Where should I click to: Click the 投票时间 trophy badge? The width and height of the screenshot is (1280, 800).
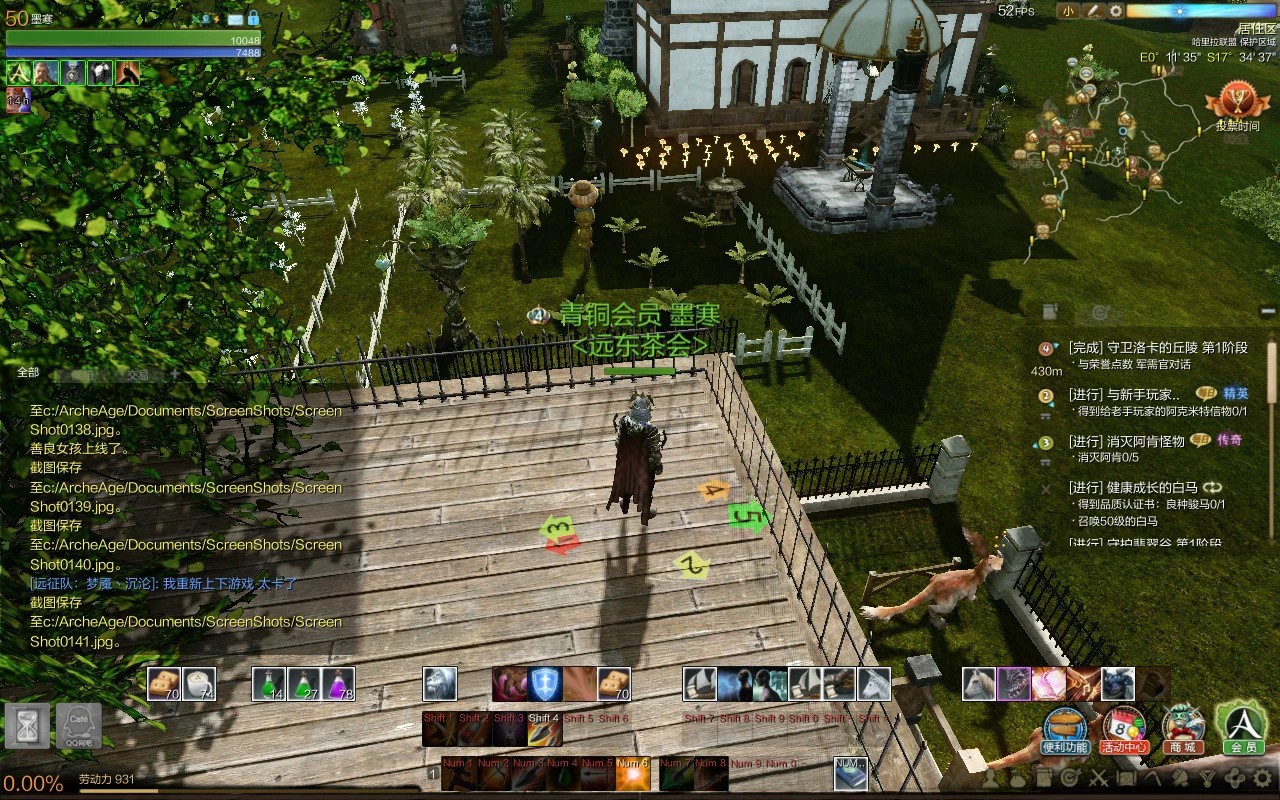click(1237, 103)
